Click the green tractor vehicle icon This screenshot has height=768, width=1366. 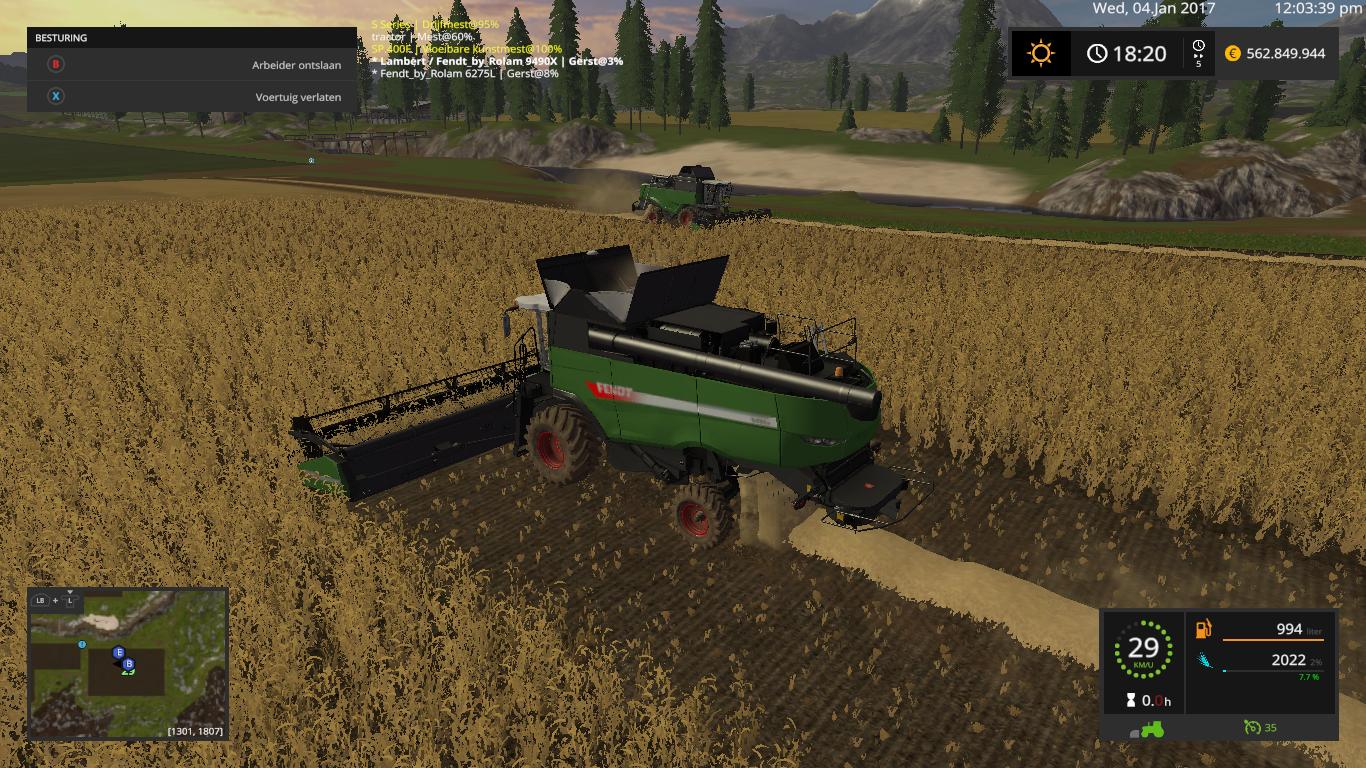point(1152,728)
